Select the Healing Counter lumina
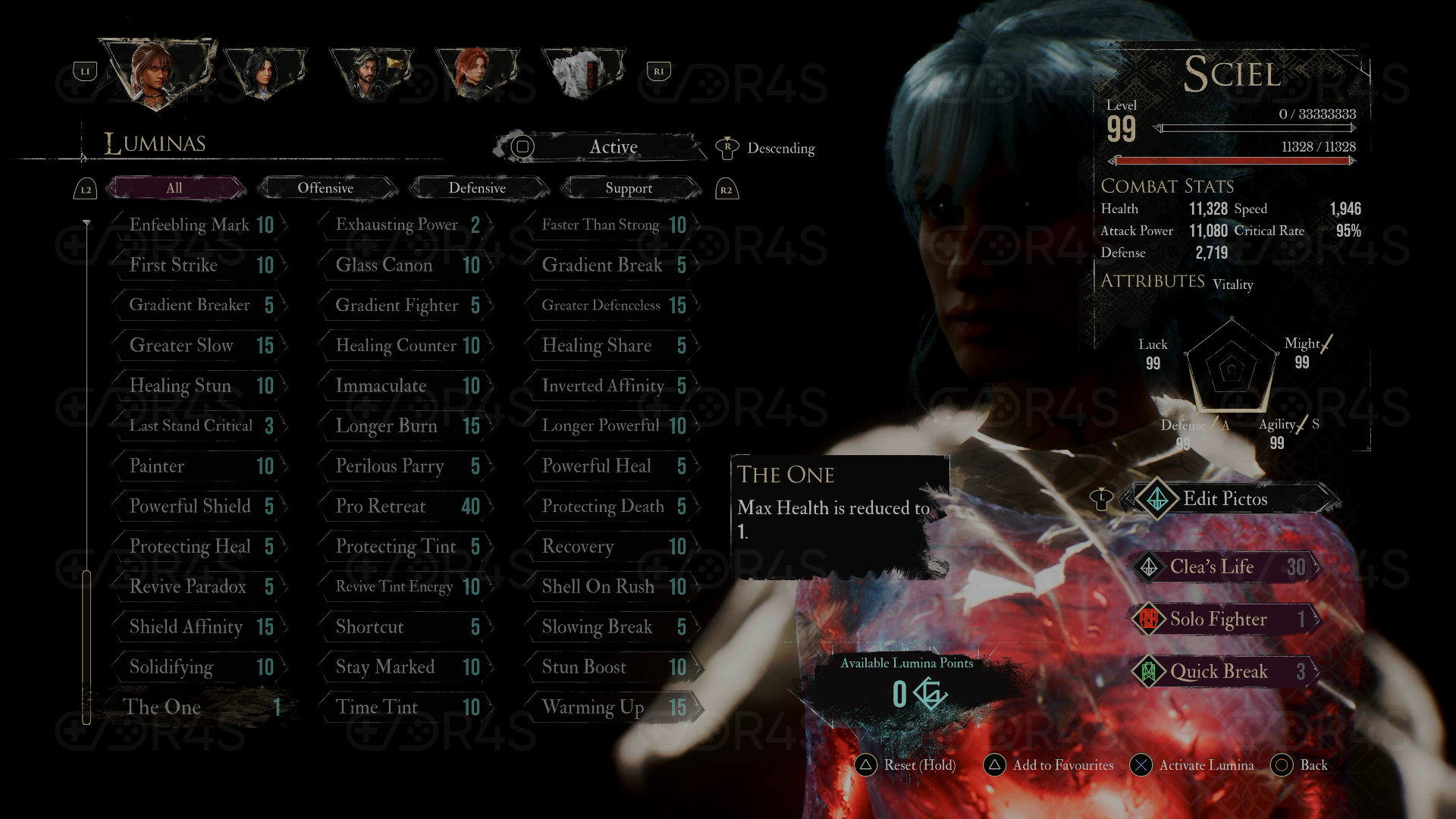Image resolution: width=1456 pixels, height=819 pixels. click(406, 345)
